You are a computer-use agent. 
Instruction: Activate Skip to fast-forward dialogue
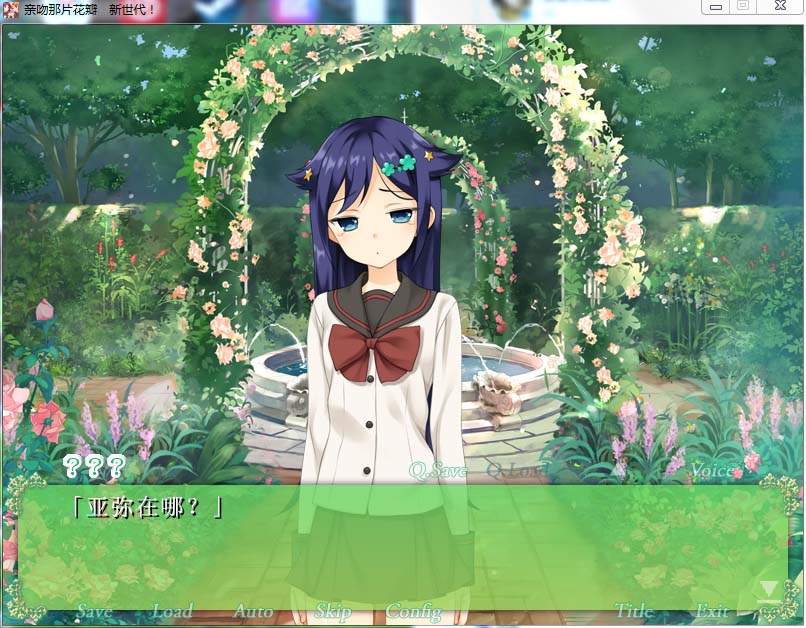click(333, 611)
